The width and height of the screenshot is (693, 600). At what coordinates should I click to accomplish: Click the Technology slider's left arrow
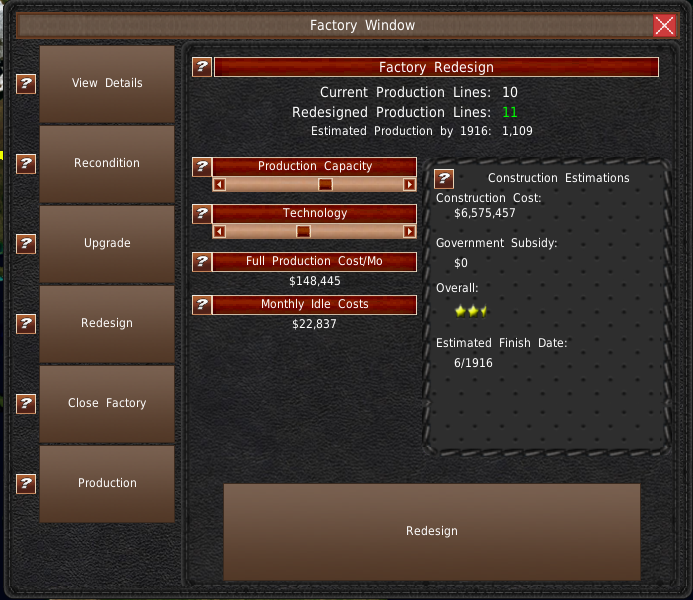[220, 232]
